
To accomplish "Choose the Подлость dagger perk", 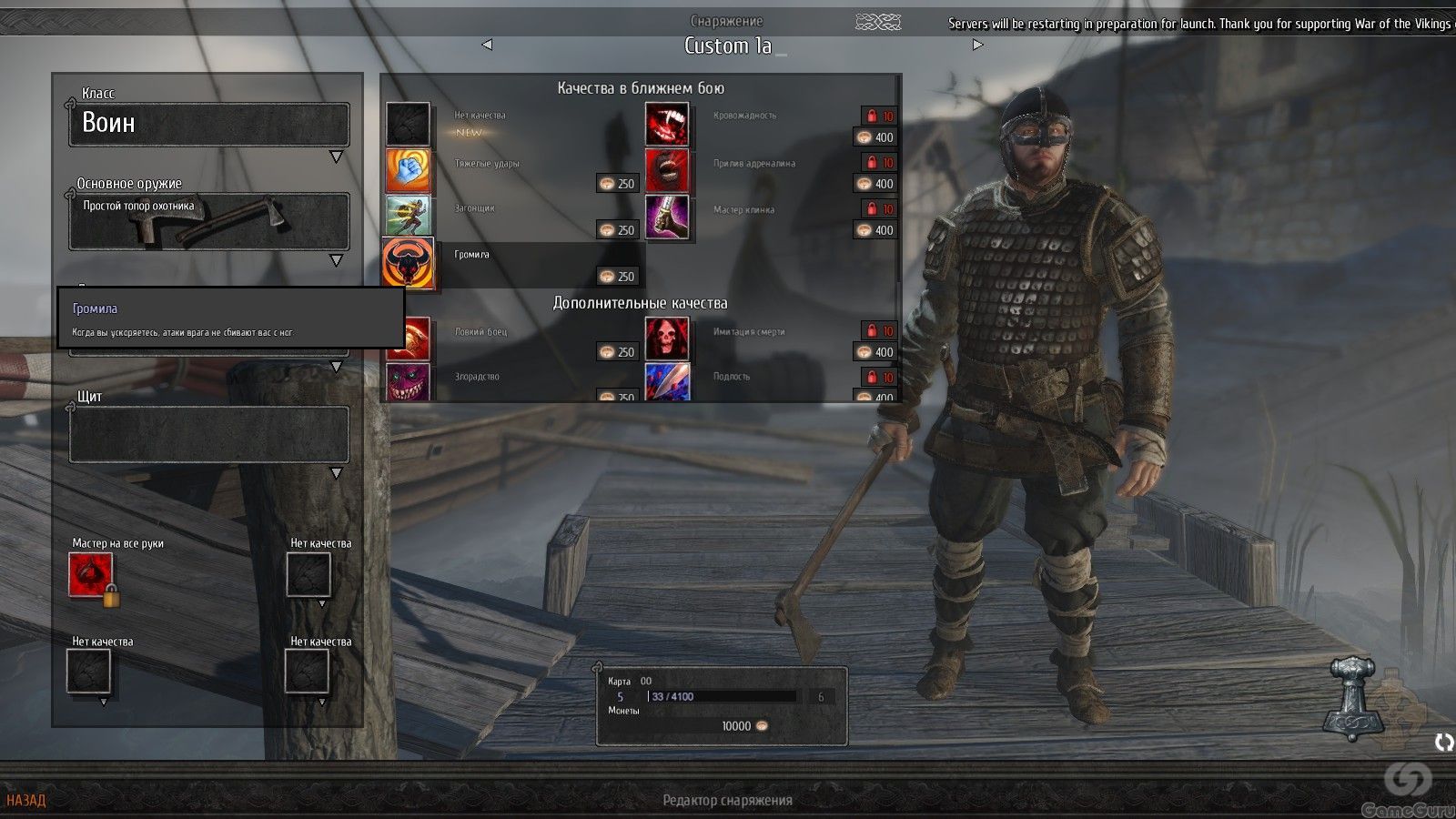I will (x=667, y=382).
